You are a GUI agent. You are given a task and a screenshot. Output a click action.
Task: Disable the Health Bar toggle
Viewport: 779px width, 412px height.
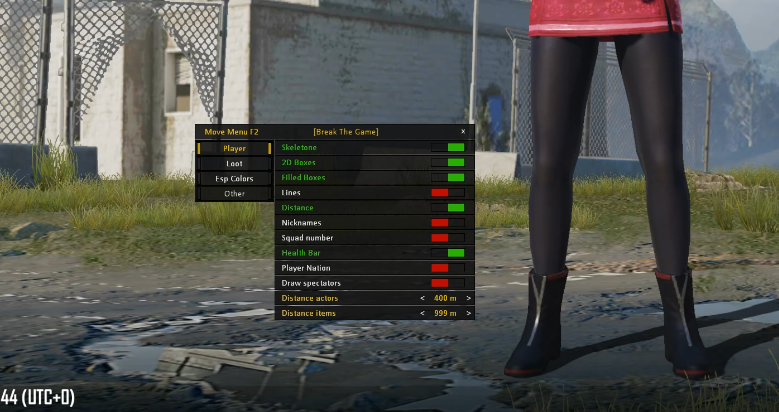click(x=447, y=253)
